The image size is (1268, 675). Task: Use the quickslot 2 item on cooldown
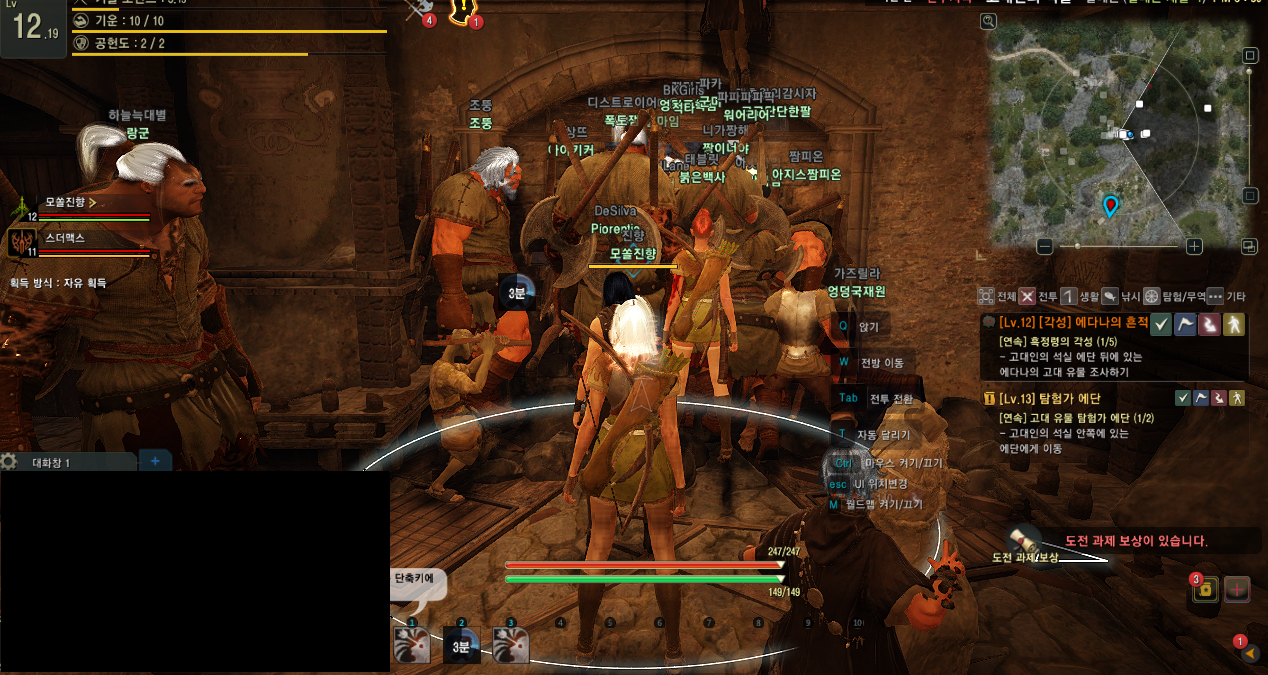[461, 645]
